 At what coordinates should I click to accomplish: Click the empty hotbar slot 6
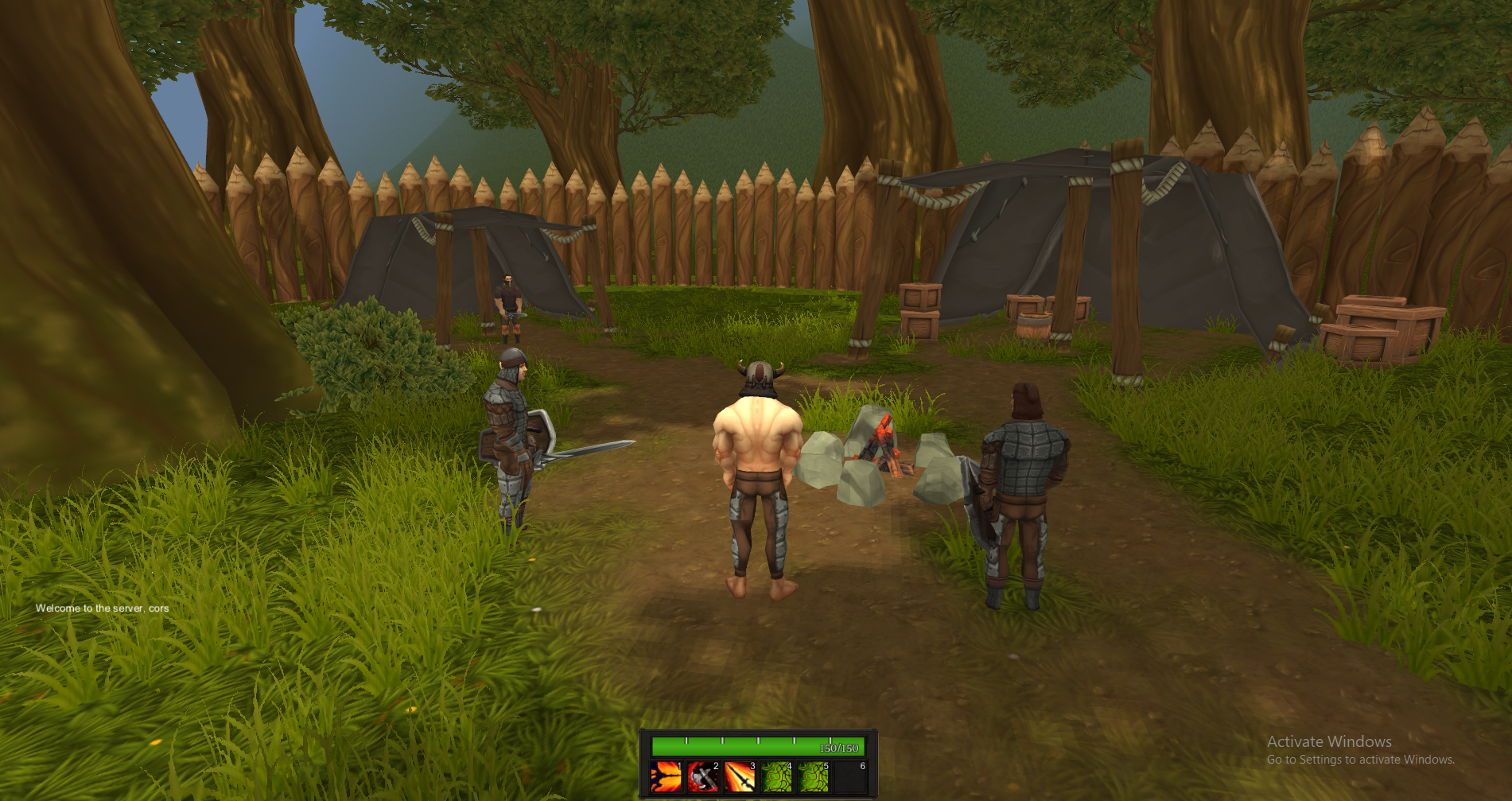pyautogui.click(x=850, y=777)
